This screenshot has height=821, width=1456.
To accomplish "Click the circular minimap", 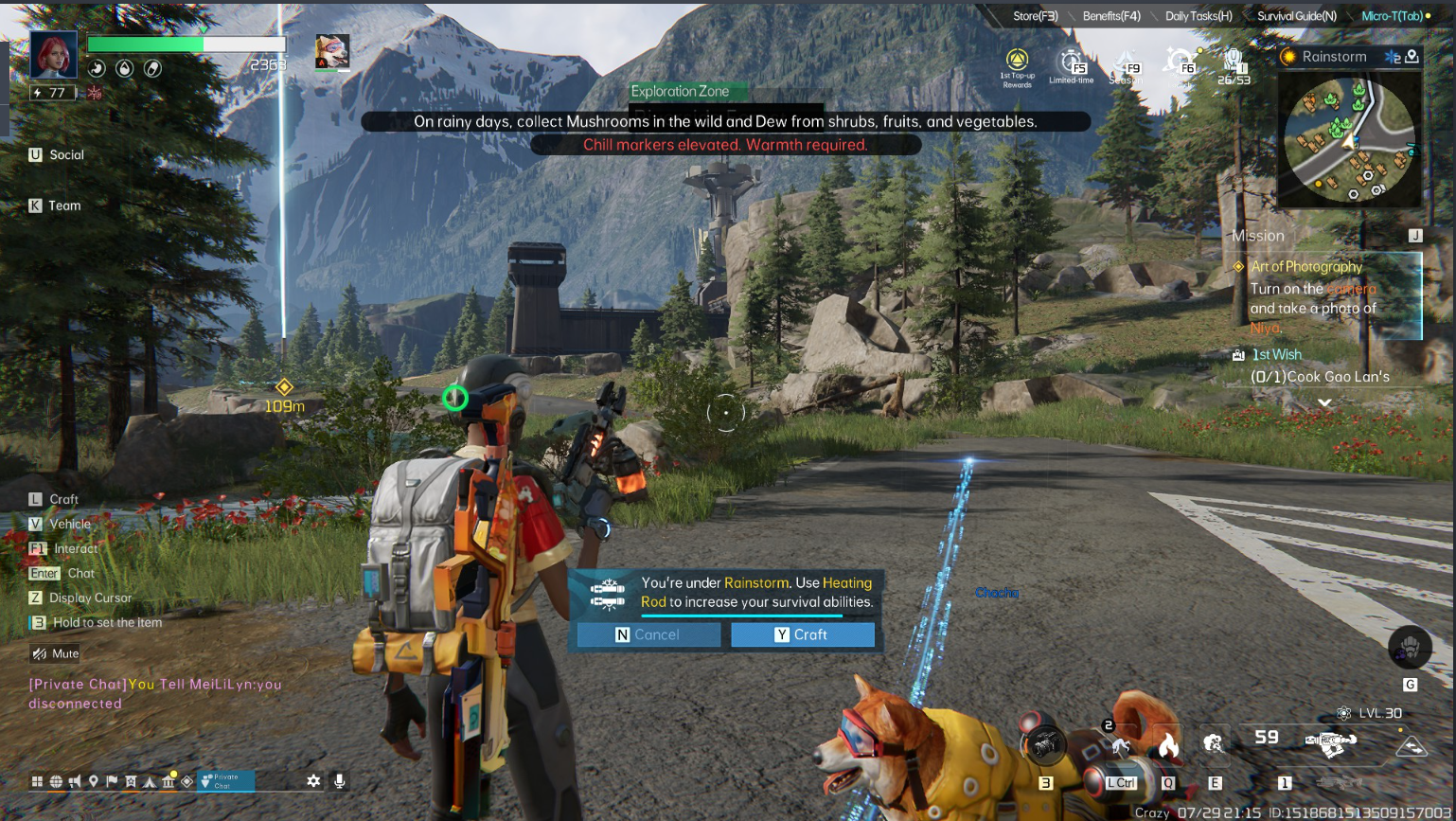I will 1349,141.
